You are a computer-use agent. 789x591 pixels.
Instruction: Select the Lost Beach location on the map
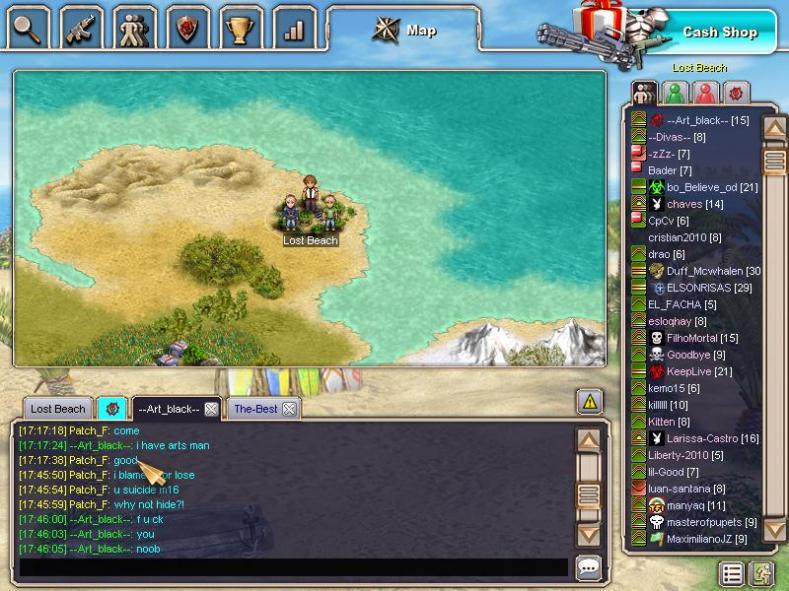[x=310, y=213]
